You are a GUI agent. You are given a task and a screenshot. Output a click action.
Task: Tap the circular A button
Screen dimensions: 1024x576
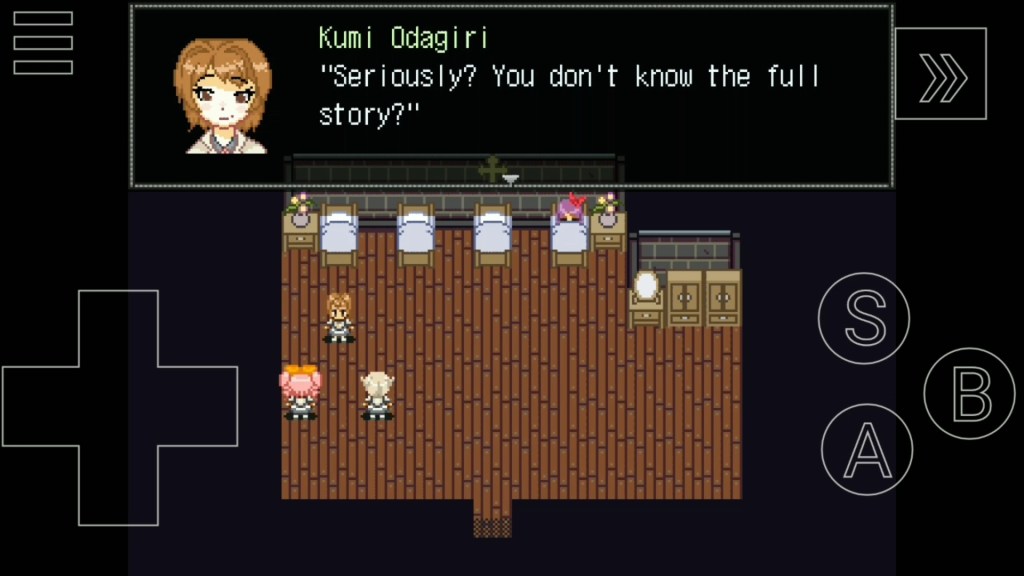[x=867, y=449]
